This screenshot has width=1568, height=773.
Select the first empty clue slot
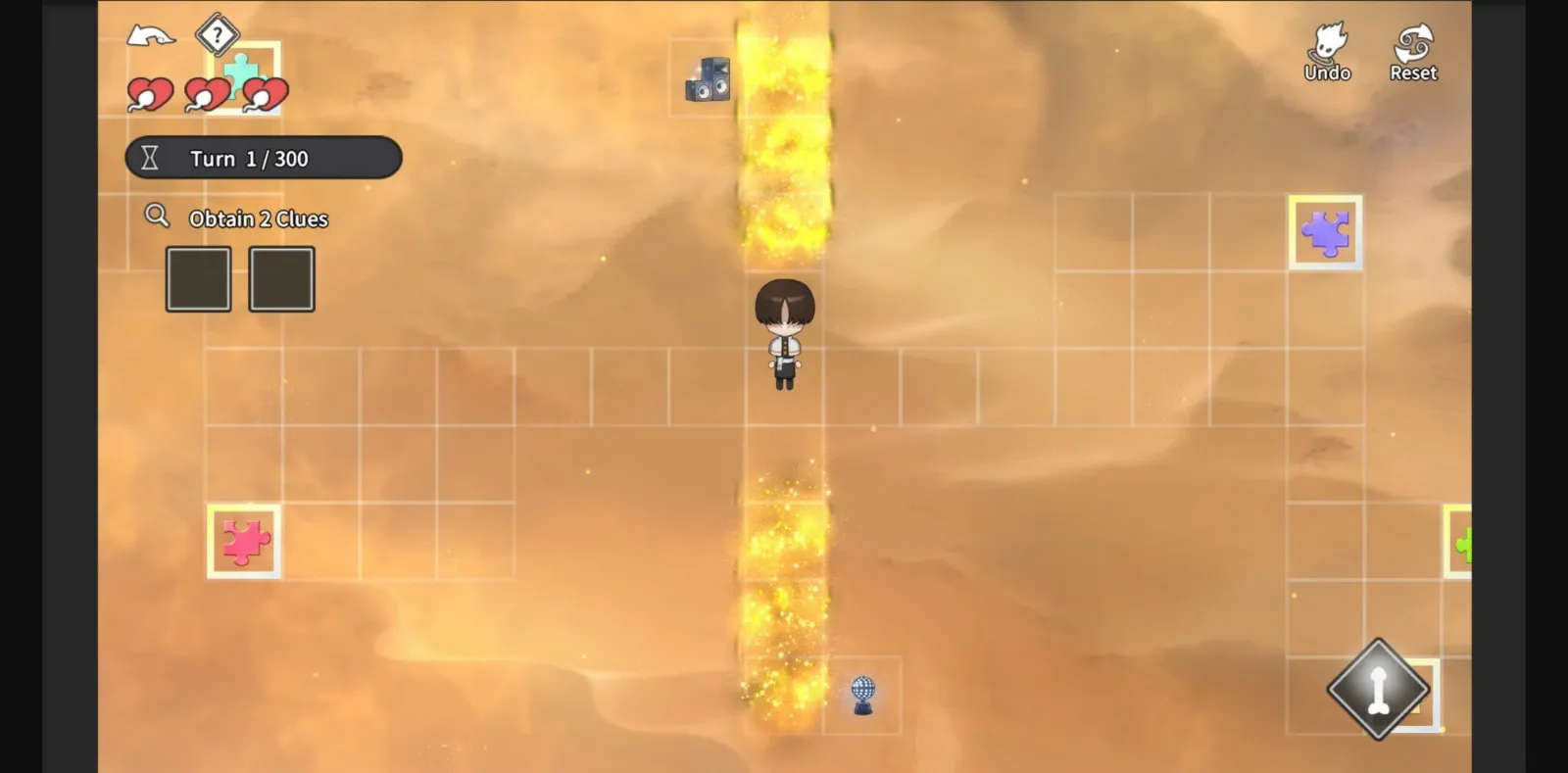coord(199,278)
